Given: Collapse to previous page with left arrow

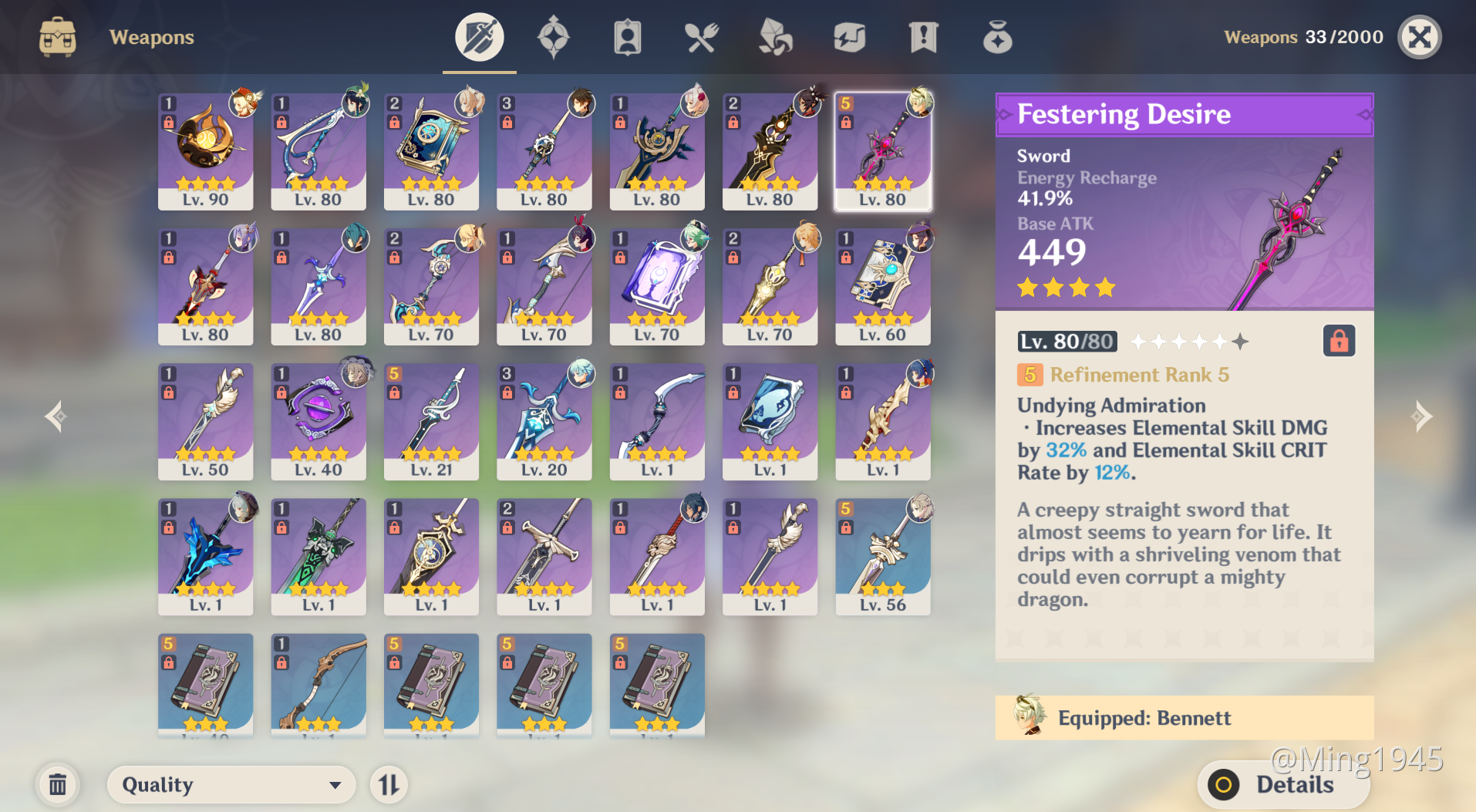Looking at the screenshot, I should coord(54,416).
